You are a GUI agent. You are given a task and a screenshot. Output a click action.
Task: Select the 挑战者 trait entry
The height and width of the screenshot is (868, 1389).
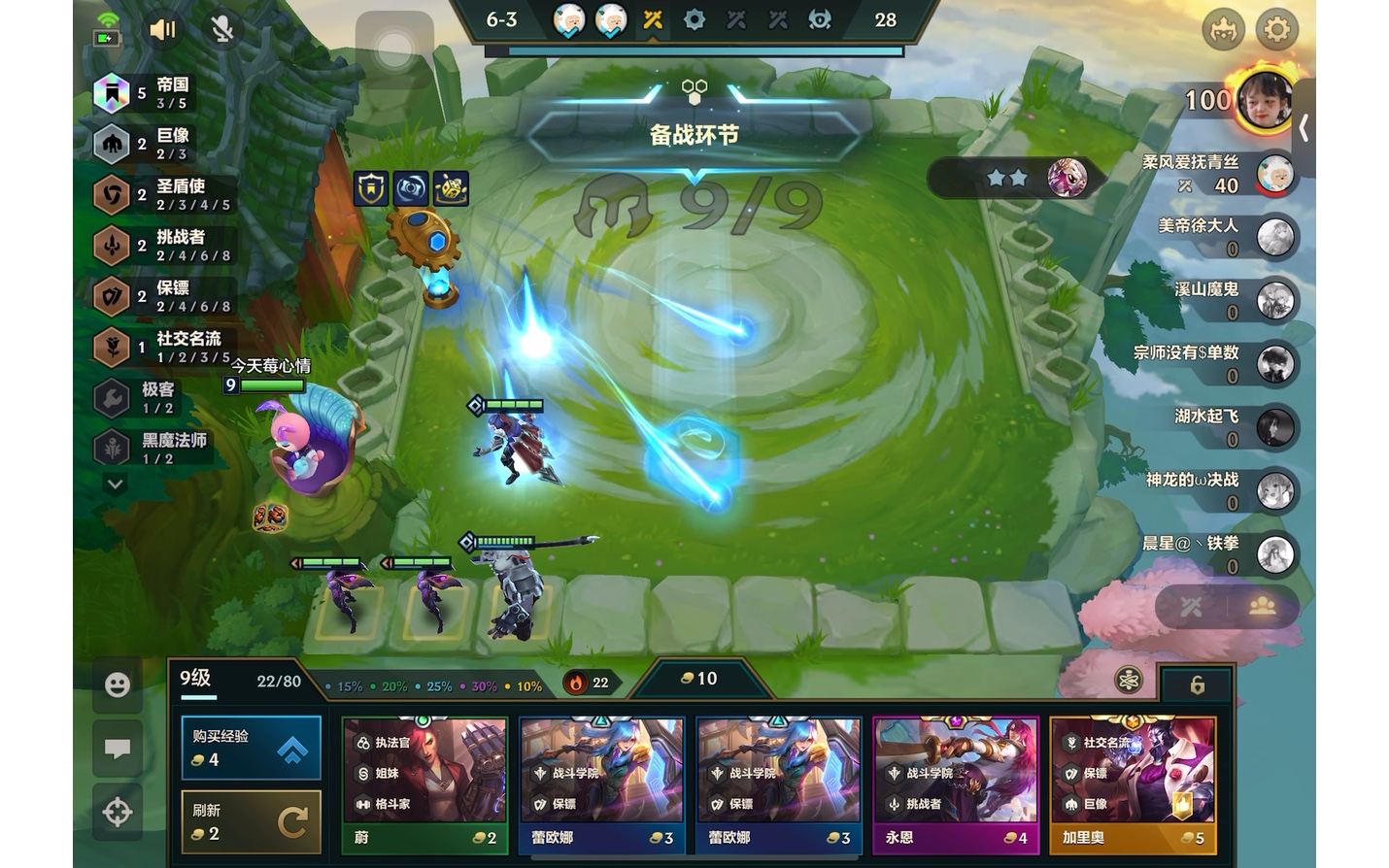point(165,246)
